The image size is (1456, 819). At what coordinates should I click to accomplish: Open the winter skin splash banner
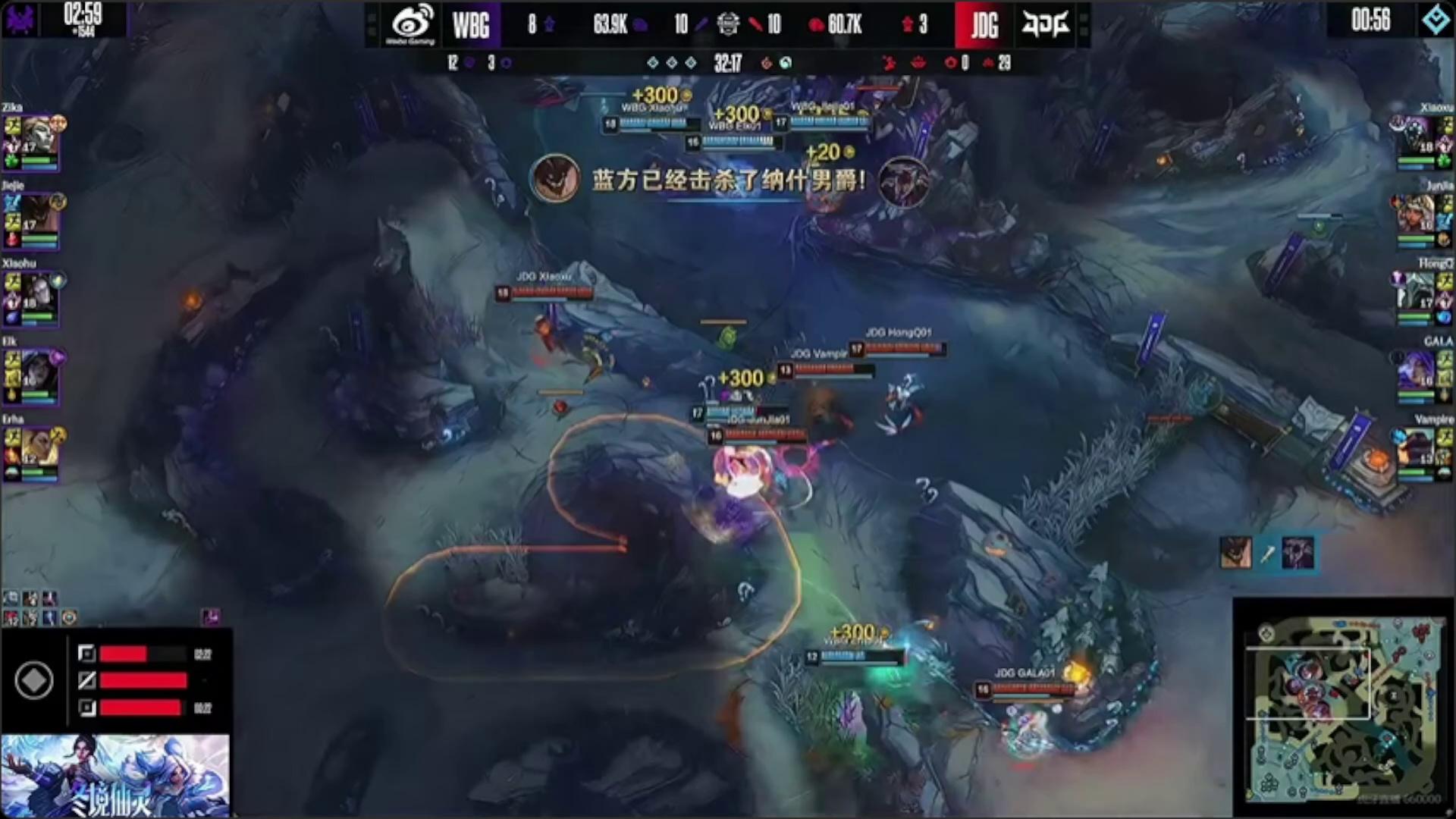115,775
